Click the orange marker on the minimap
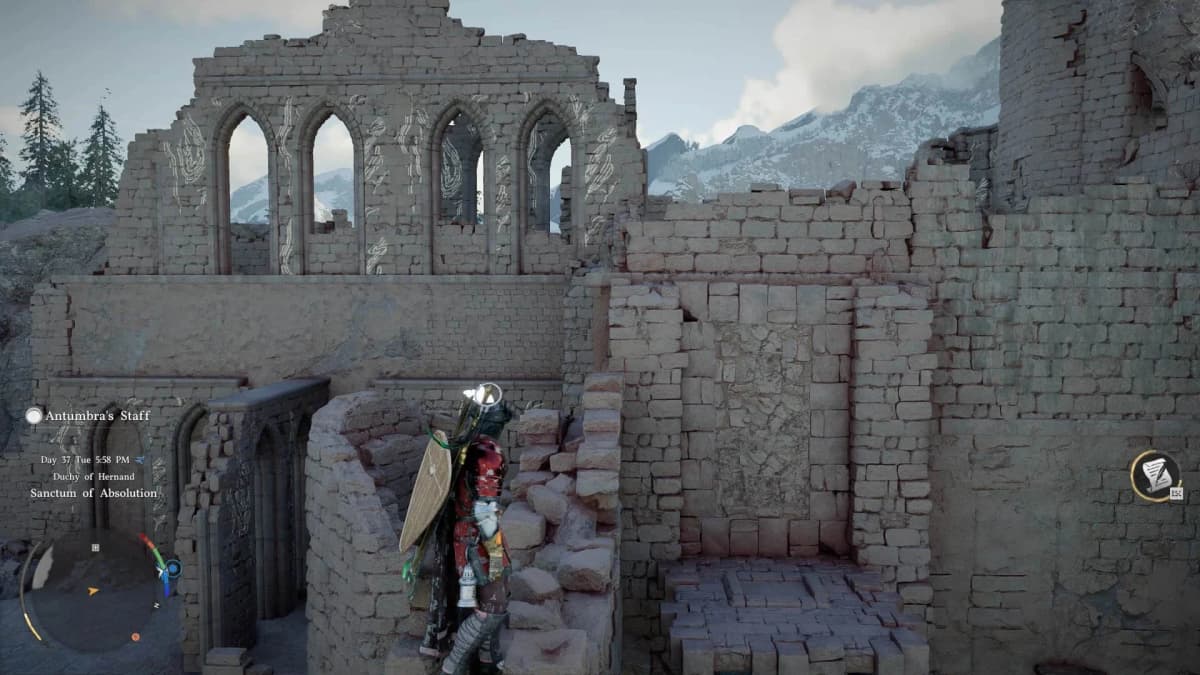This screenshot has height=675, width=1200. [135, 636]
